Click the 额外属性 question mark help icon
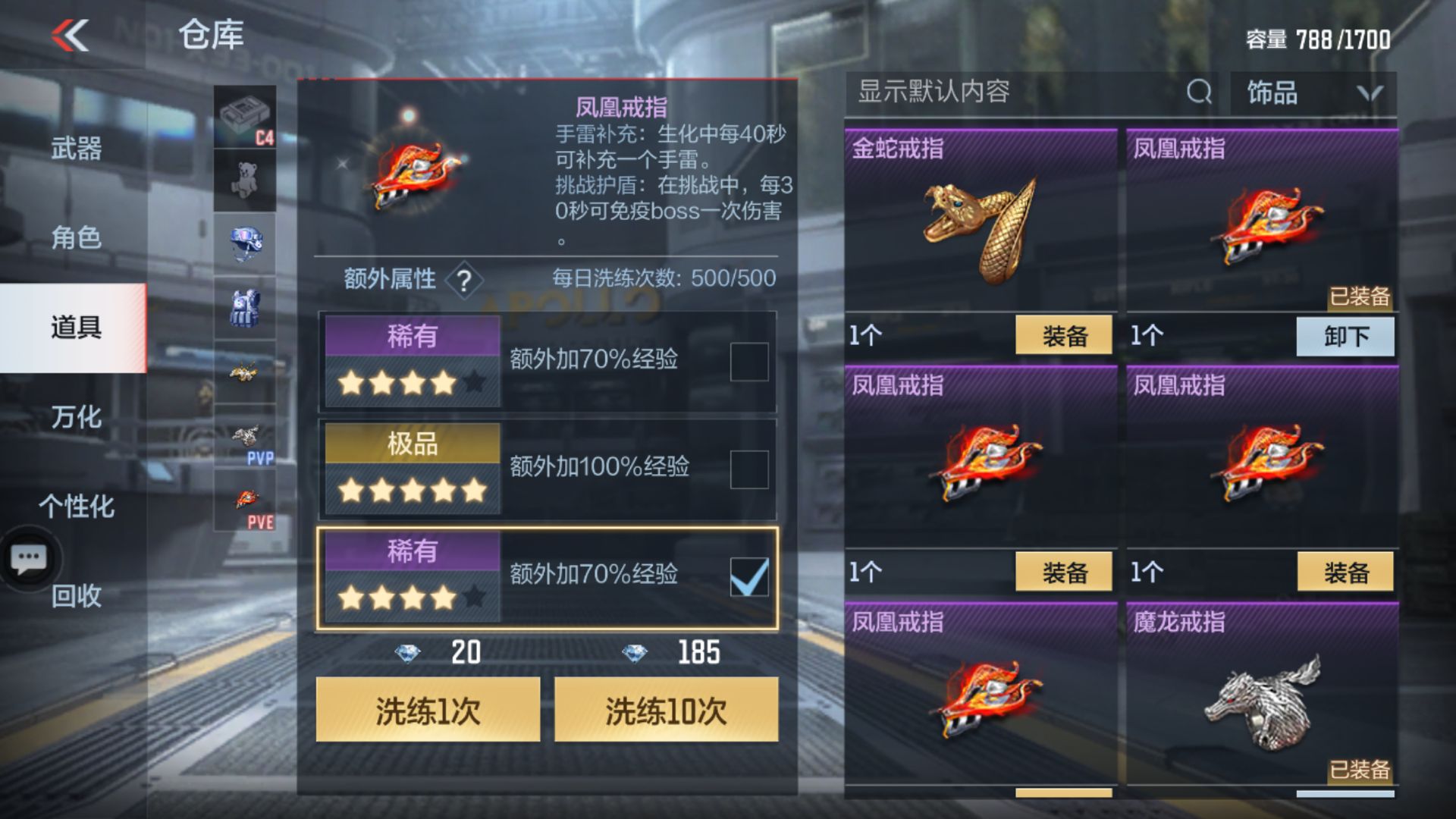Screen dimensions: 1456x819 tap(464, 279)
